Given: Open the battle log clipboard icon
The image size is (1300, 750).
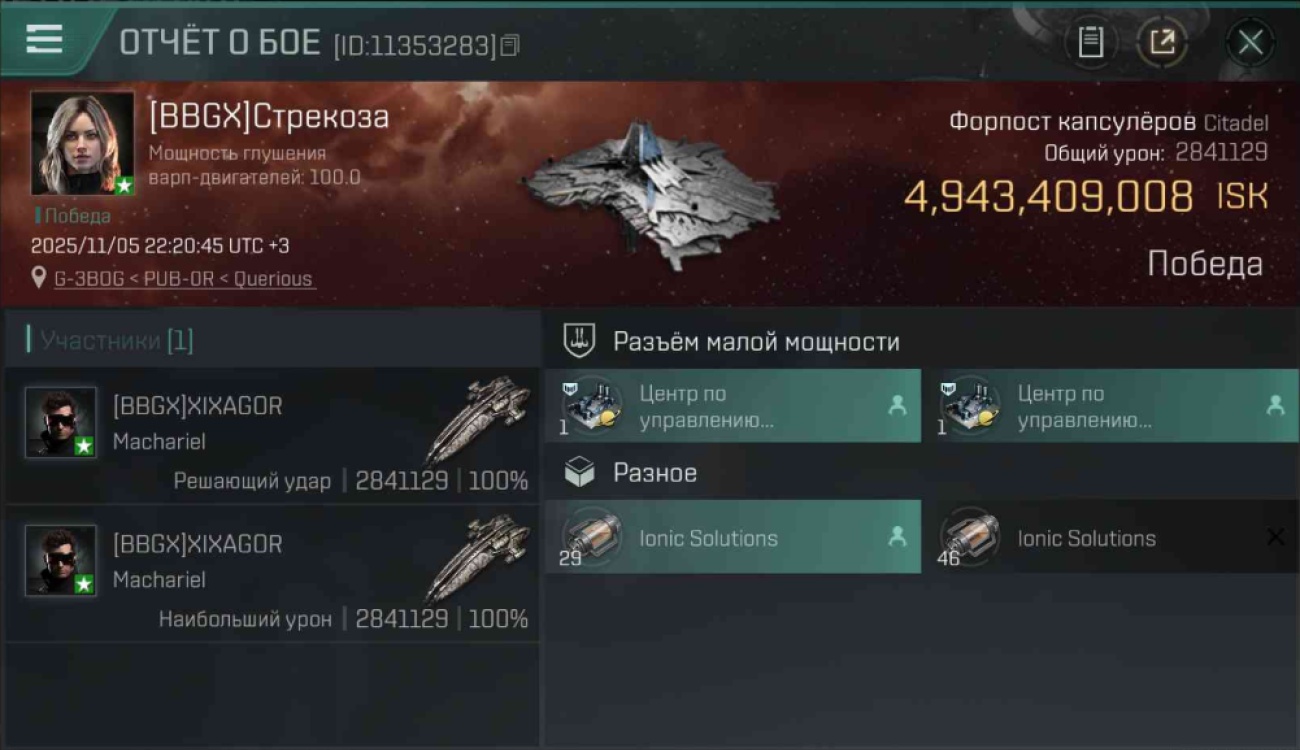Looking at the screenshot, I should point(1091,42).
